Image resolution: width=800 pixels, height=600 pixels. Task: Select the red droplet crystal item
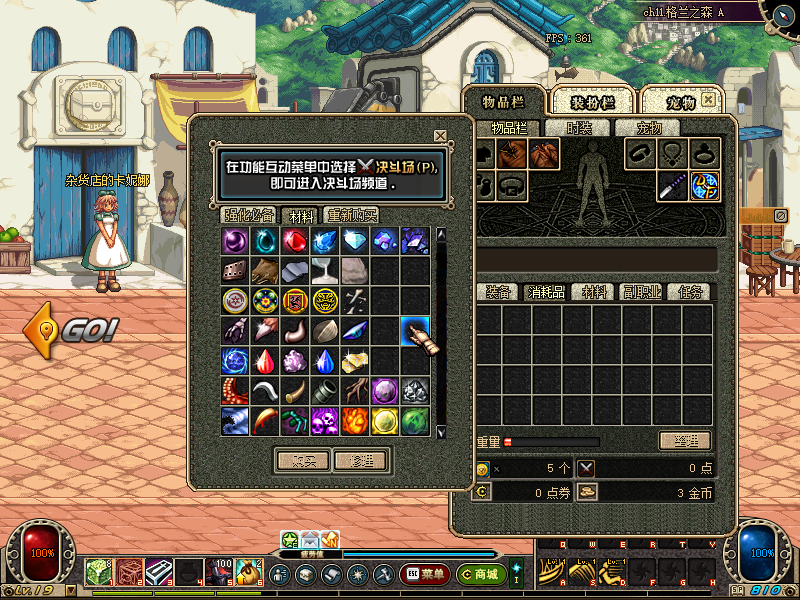(265, 361)
